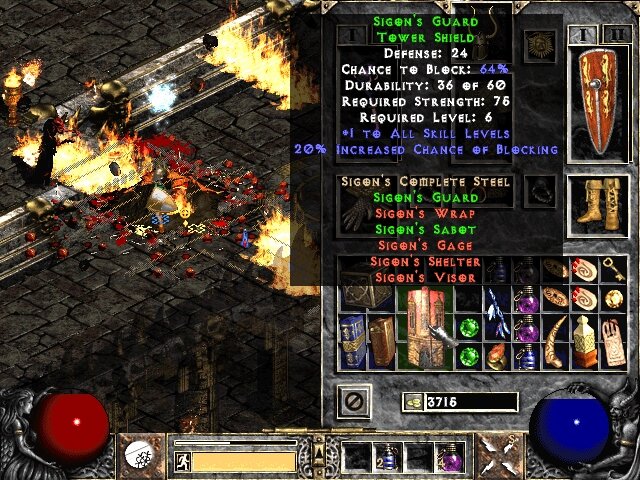The width and height of the screenshot is (640, 480).
Task: Select the curved horn item
Action: pos(554,339)
